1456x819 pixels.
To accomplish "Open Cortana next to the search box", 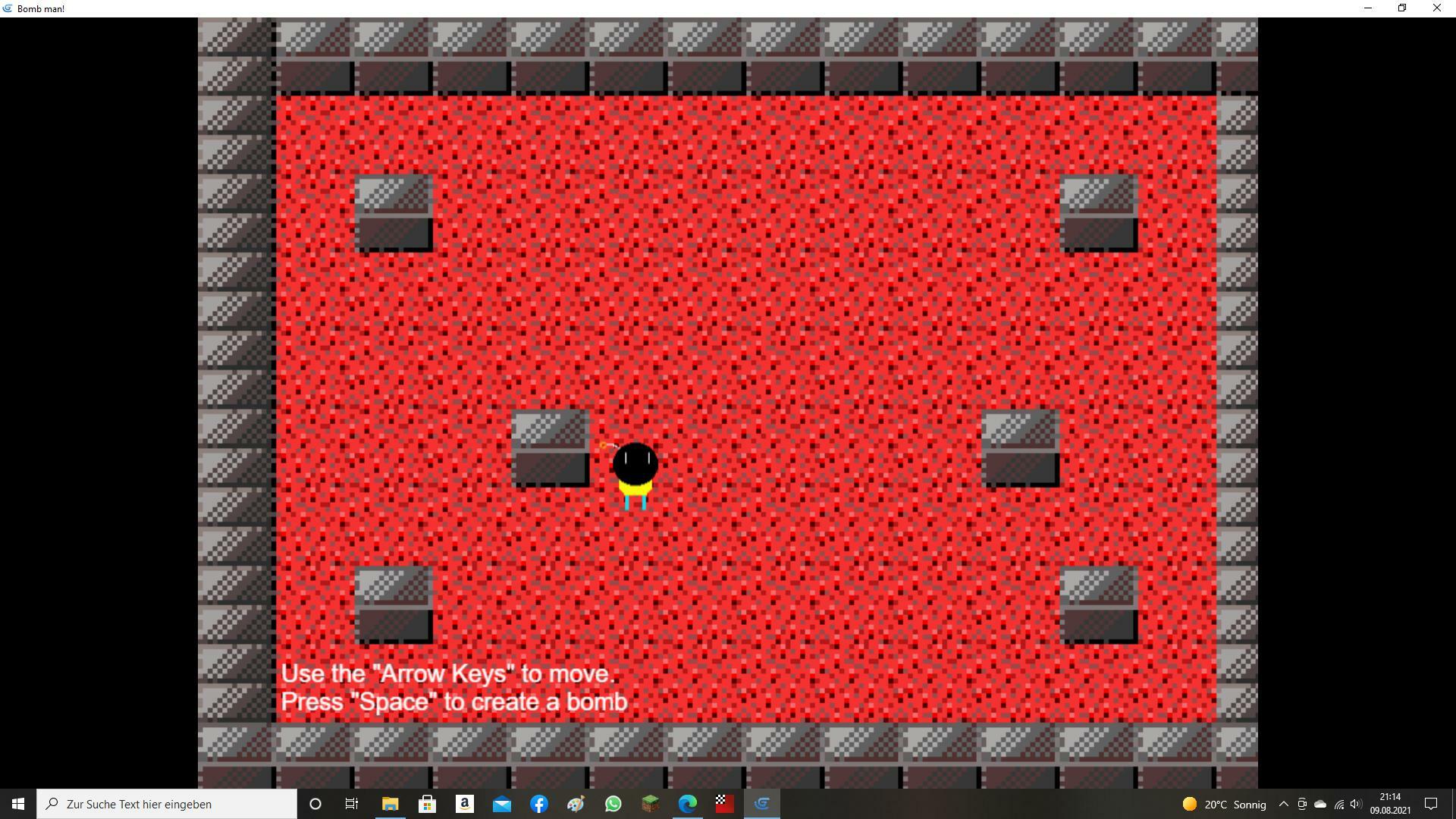I will pos(315,804).
